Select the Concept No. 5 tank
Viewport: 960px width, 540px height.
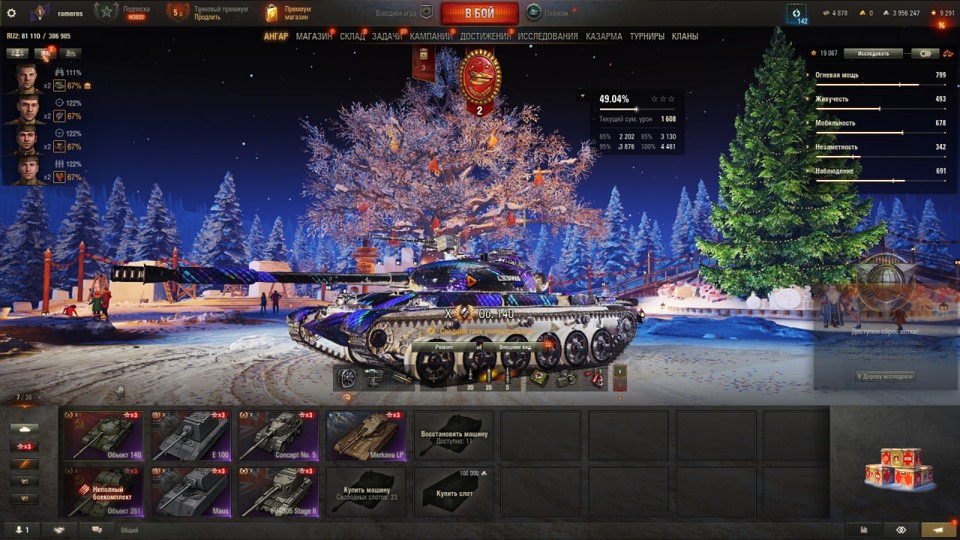[x=278, y=435]
